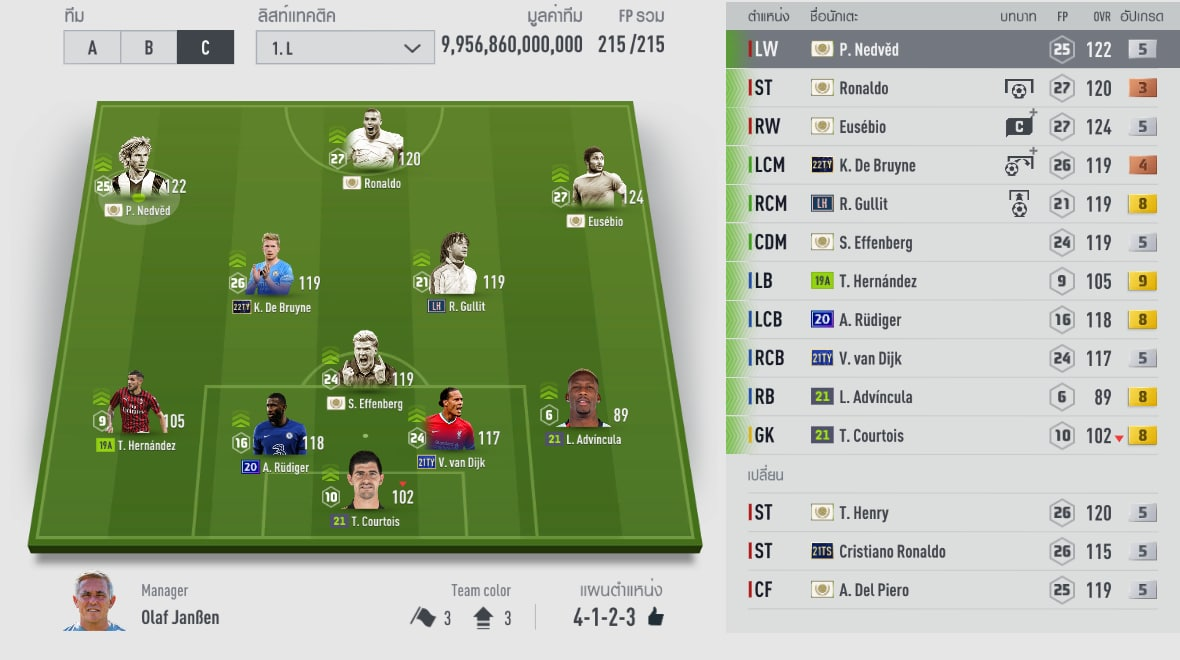The image size is (1180, 660).
Task: Pick Eusébio on the right wing
Action: click(x=599, y=185)
